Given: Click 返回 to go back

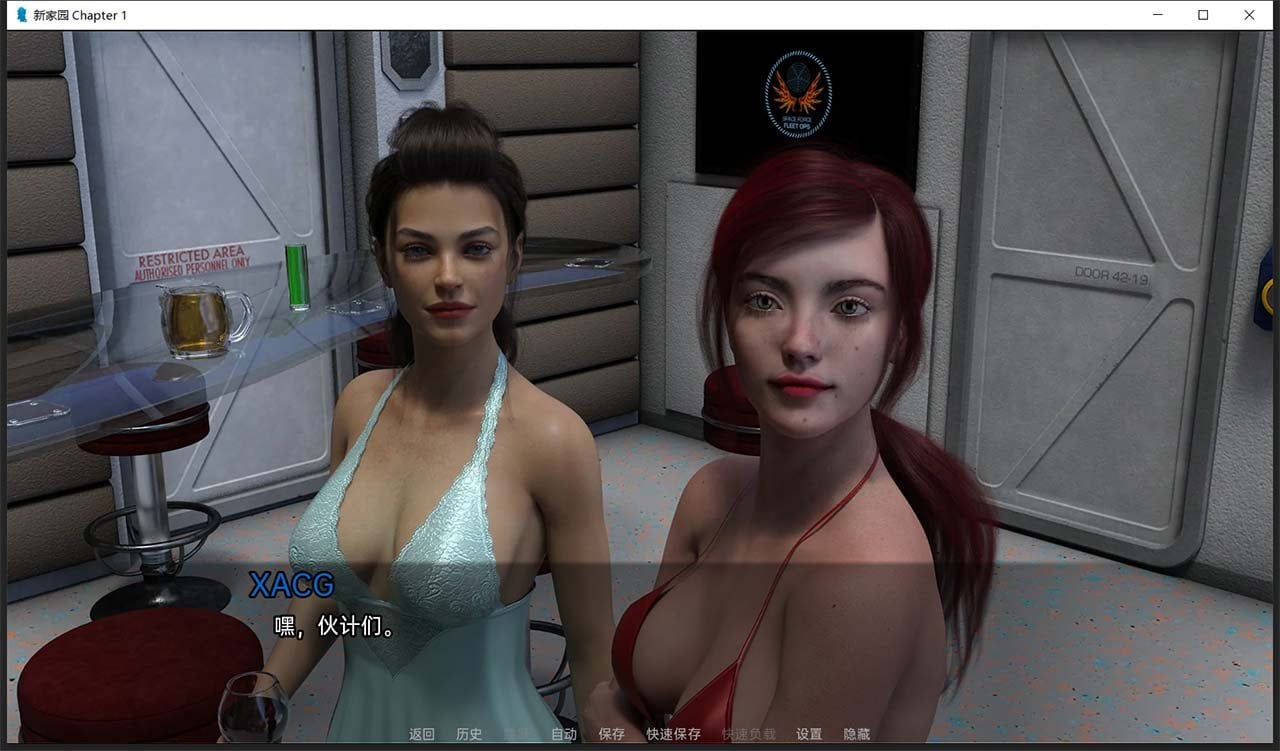Looking at the screenshot, I should pyautogui.click(x=422, y=734).
